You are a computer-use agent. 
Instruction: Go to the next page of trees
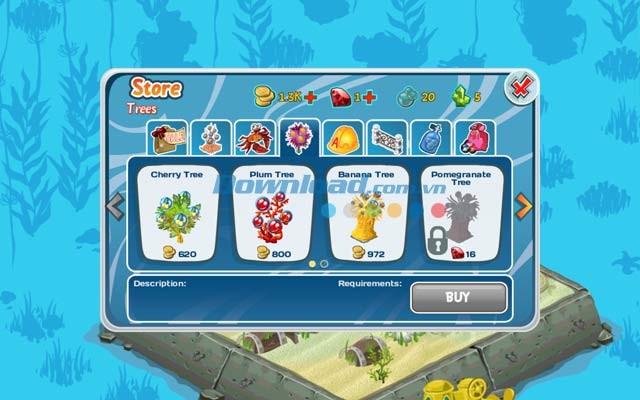pyautogui.click(x=522, y=207)
